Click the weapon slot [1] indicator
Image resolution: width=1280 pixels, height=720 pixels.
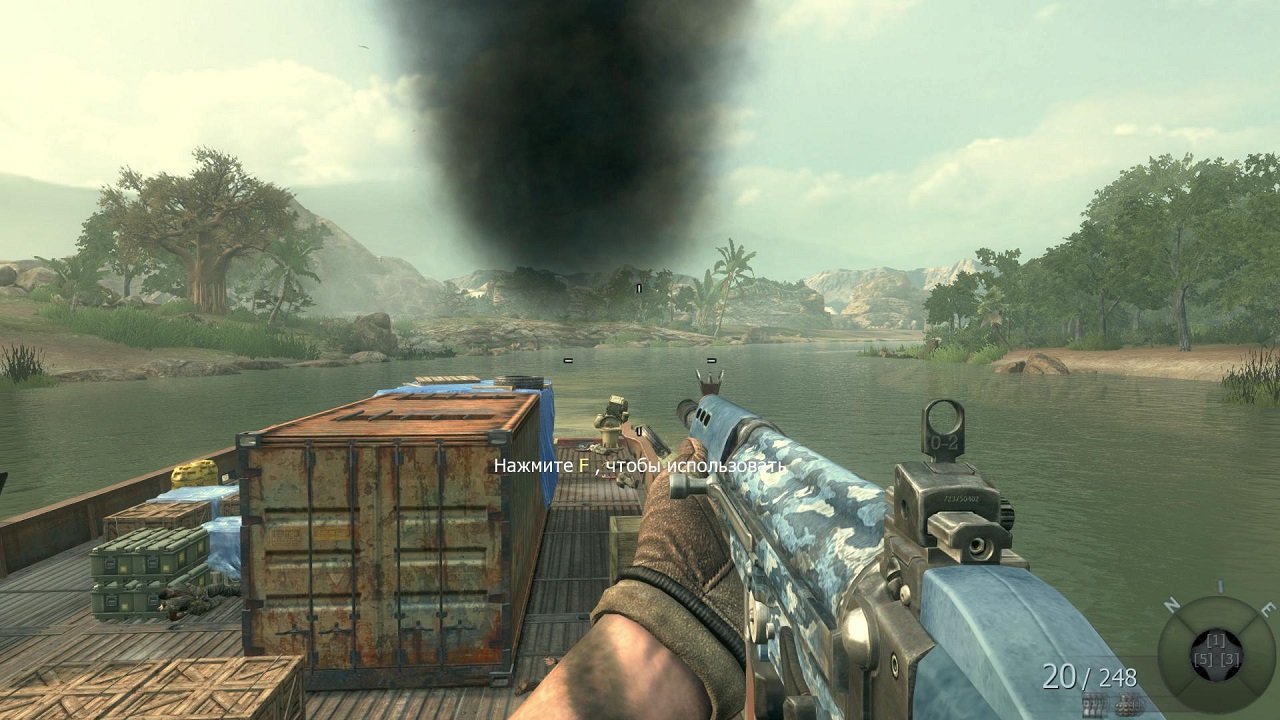[x=1217, y=640]
